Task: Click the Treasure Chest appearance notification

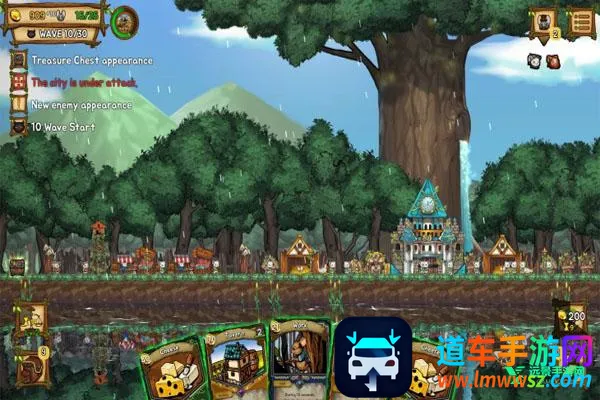Action: 90,60
